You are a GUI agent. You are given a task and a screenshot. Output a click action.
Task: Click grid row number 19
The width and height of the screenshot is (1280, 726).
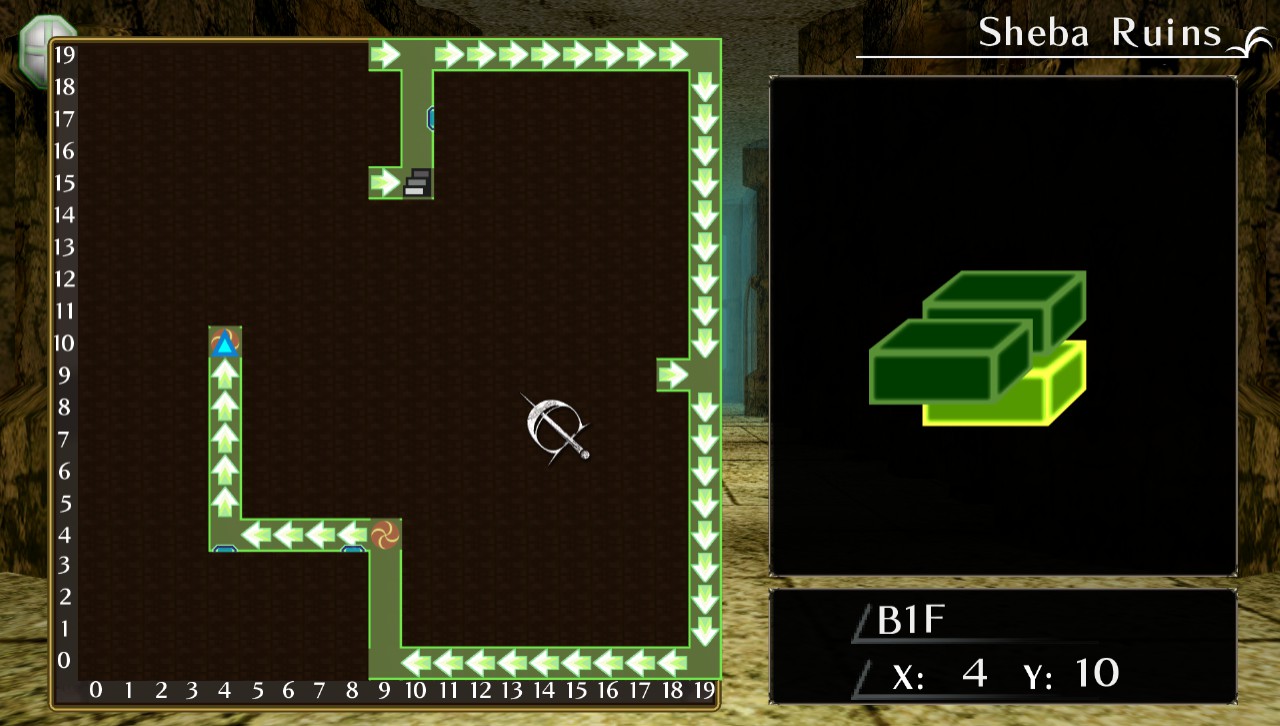[63, 55]
